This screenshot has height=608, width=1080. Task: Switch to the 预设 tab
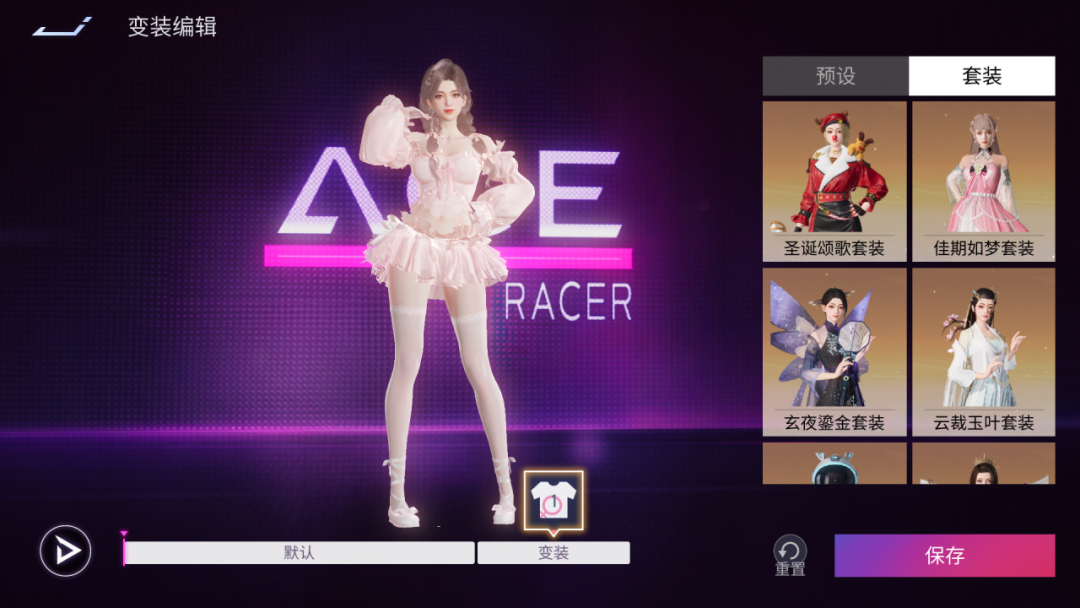pos(835,76)
